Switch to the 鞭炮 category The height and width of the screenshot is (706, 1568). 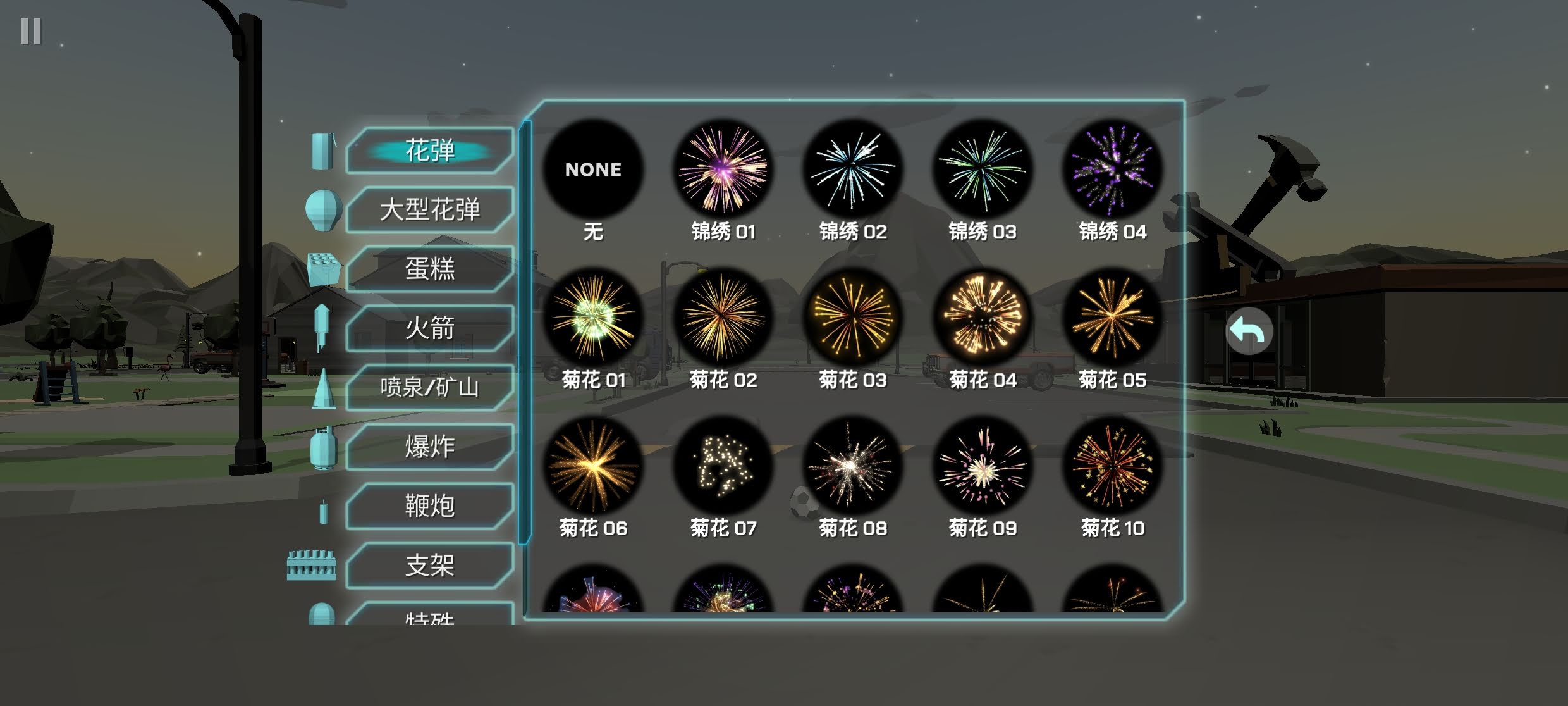click(x=430, y=505)
